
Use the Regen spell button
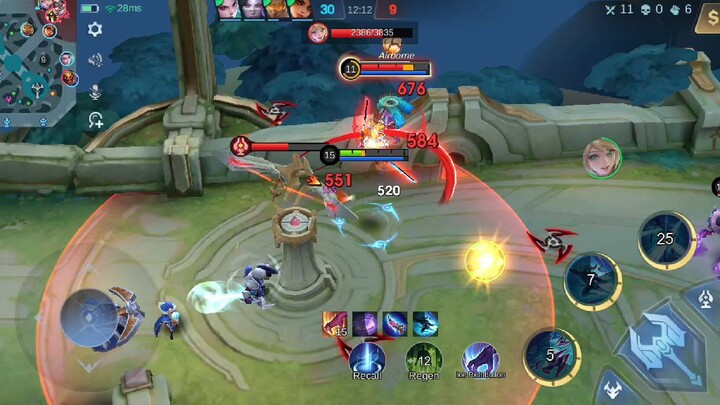[x=424, y=358]
